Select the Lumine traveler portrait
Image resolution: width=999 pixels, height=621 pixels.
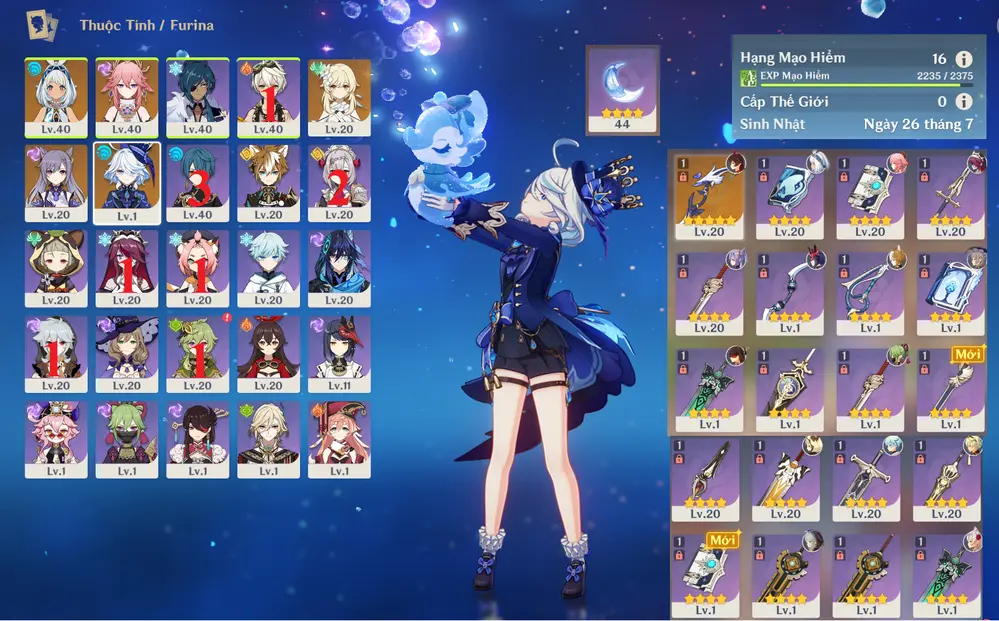coord(338,95)
